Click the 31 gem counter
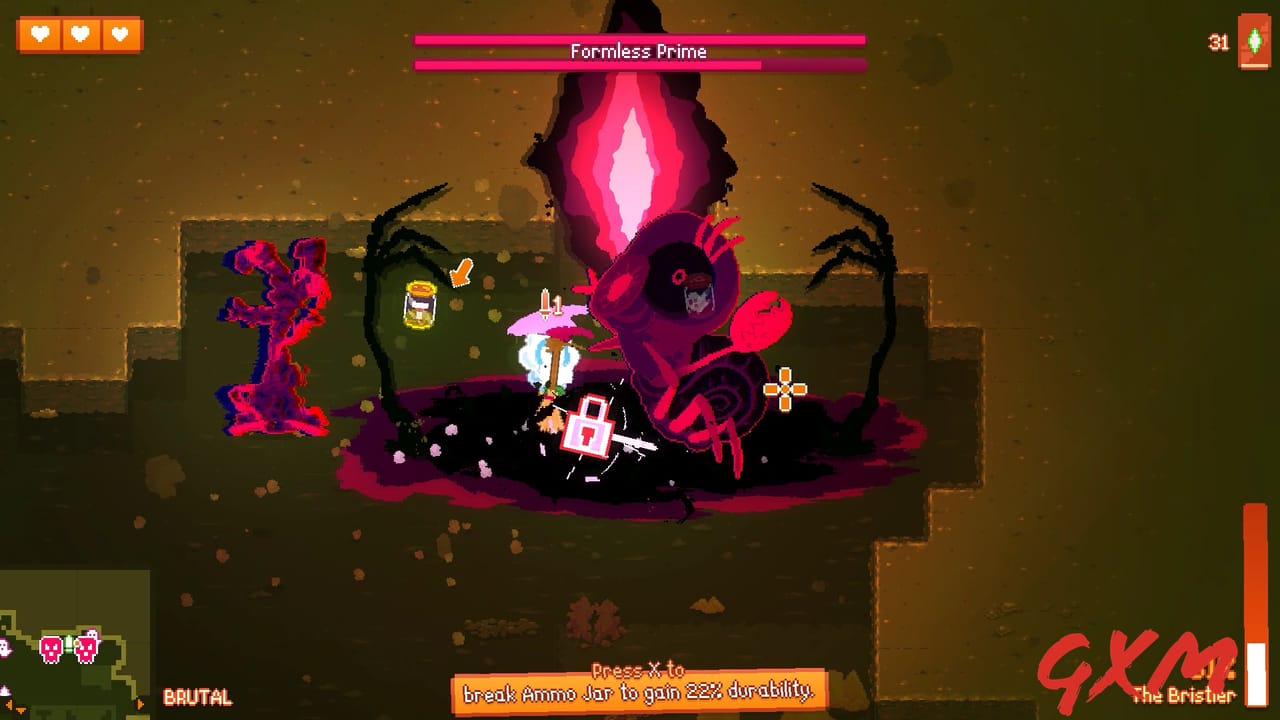 click(x=1217, y=42)
